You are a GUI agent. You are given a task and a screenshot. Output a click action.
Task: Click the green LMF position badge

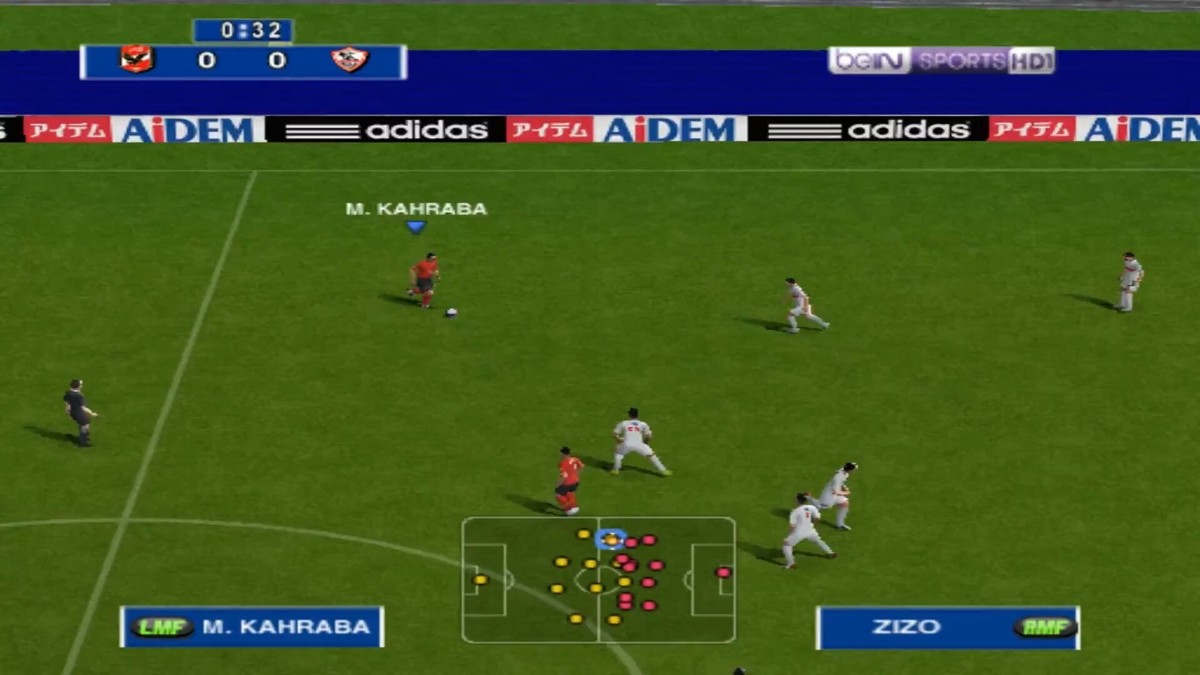tap(162, 627)
